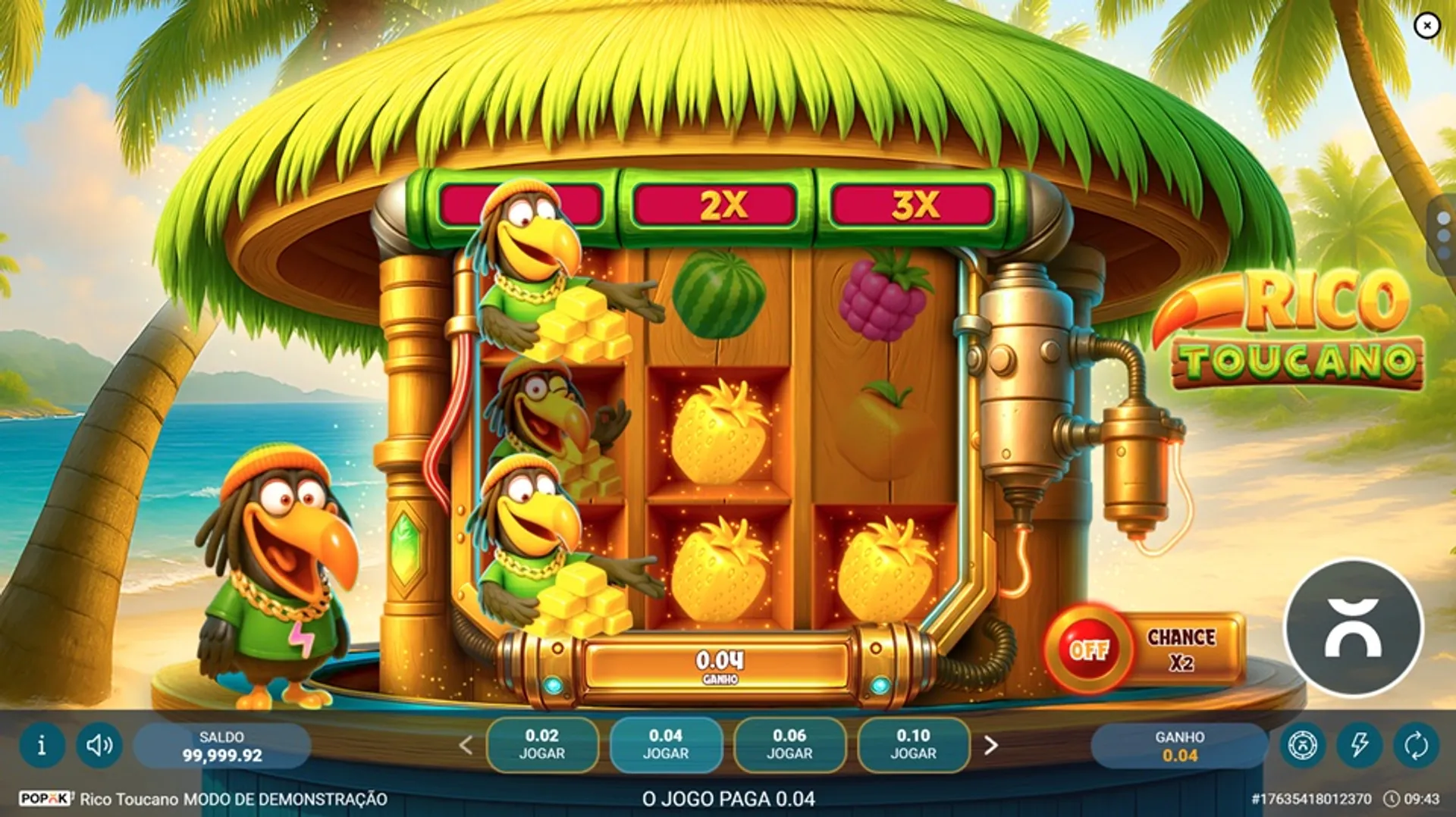Screen dimensions: 1456x817
Task: Toggle the Chance X2 OFF switch
Action: (x=1089, y=650)
